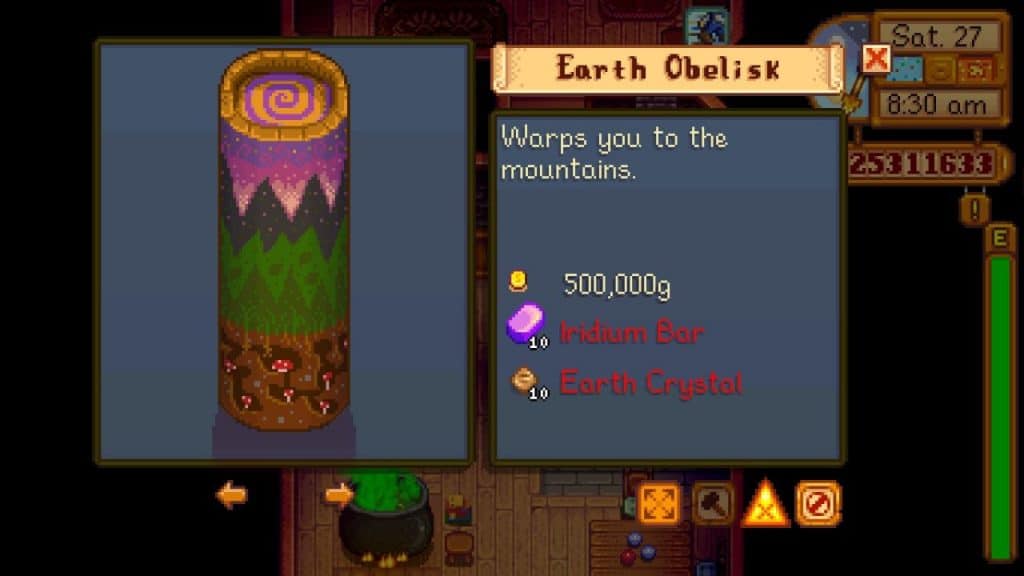The height and width of the screenshot is (576, 1024).
Task: Open the journal exclamation mark icon
Action: [x=974, y=209]
